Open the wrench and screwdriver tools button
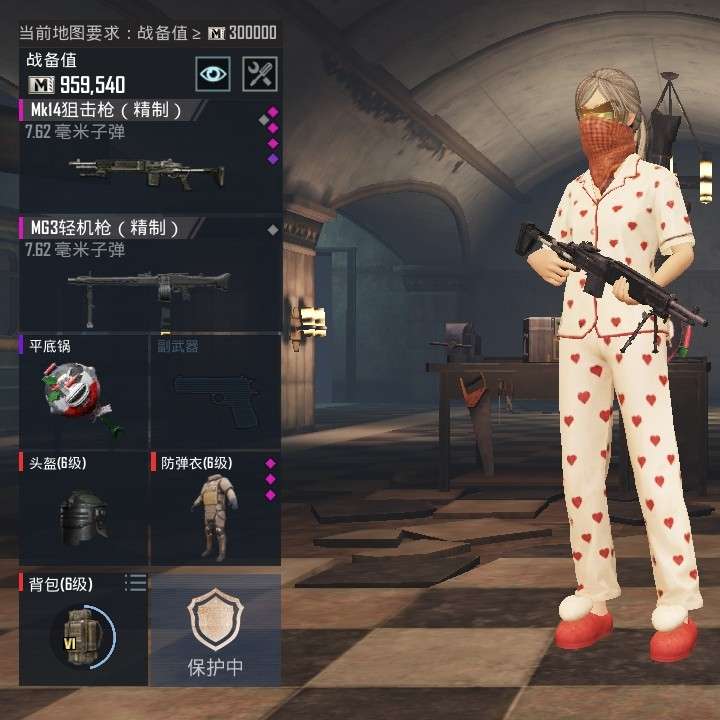Image resolution: width=720 pixels, height=720 pixels. (x=260, y=73)
